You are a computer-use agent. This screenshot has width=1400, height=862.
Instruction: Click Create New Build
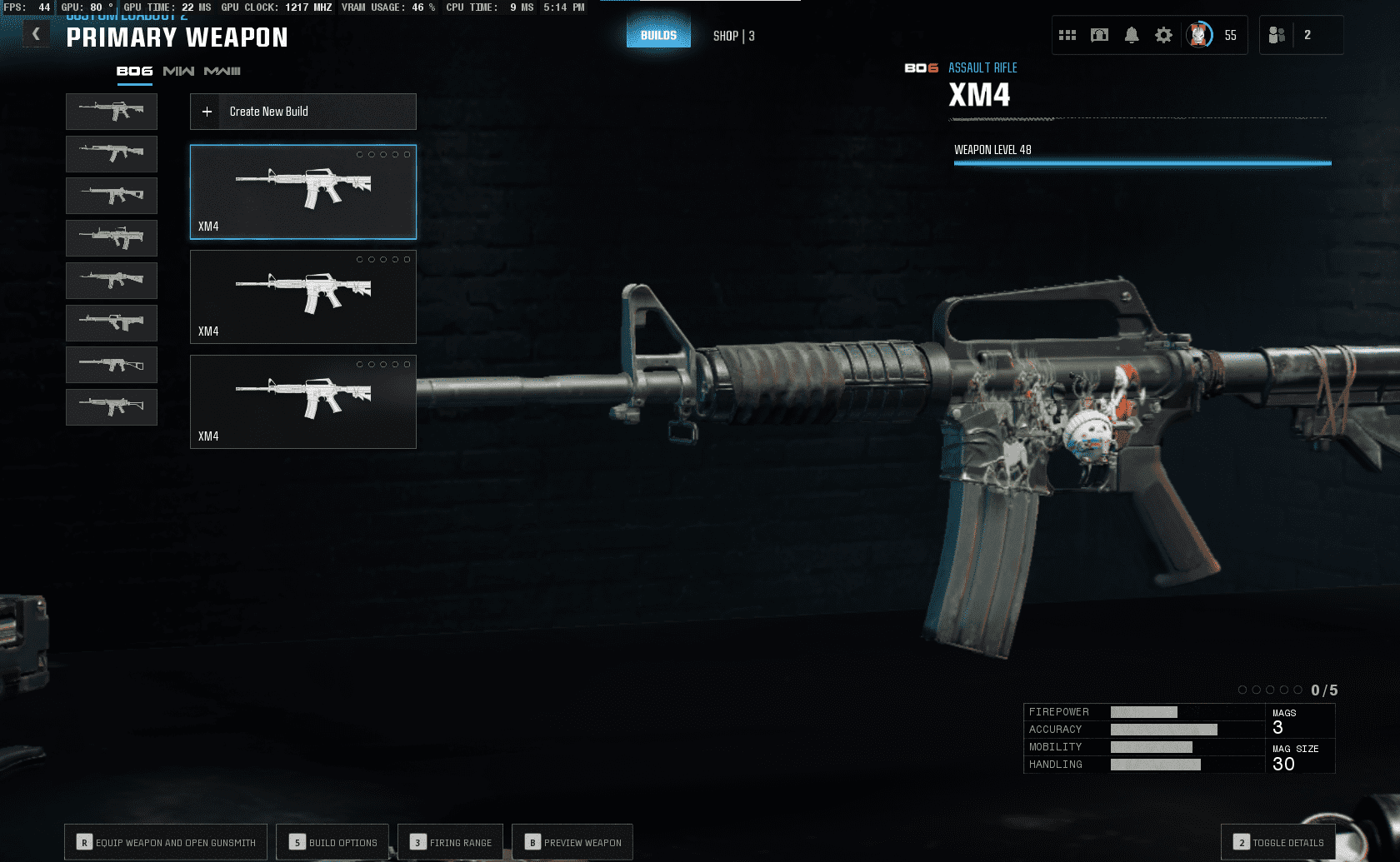point(303,112)
